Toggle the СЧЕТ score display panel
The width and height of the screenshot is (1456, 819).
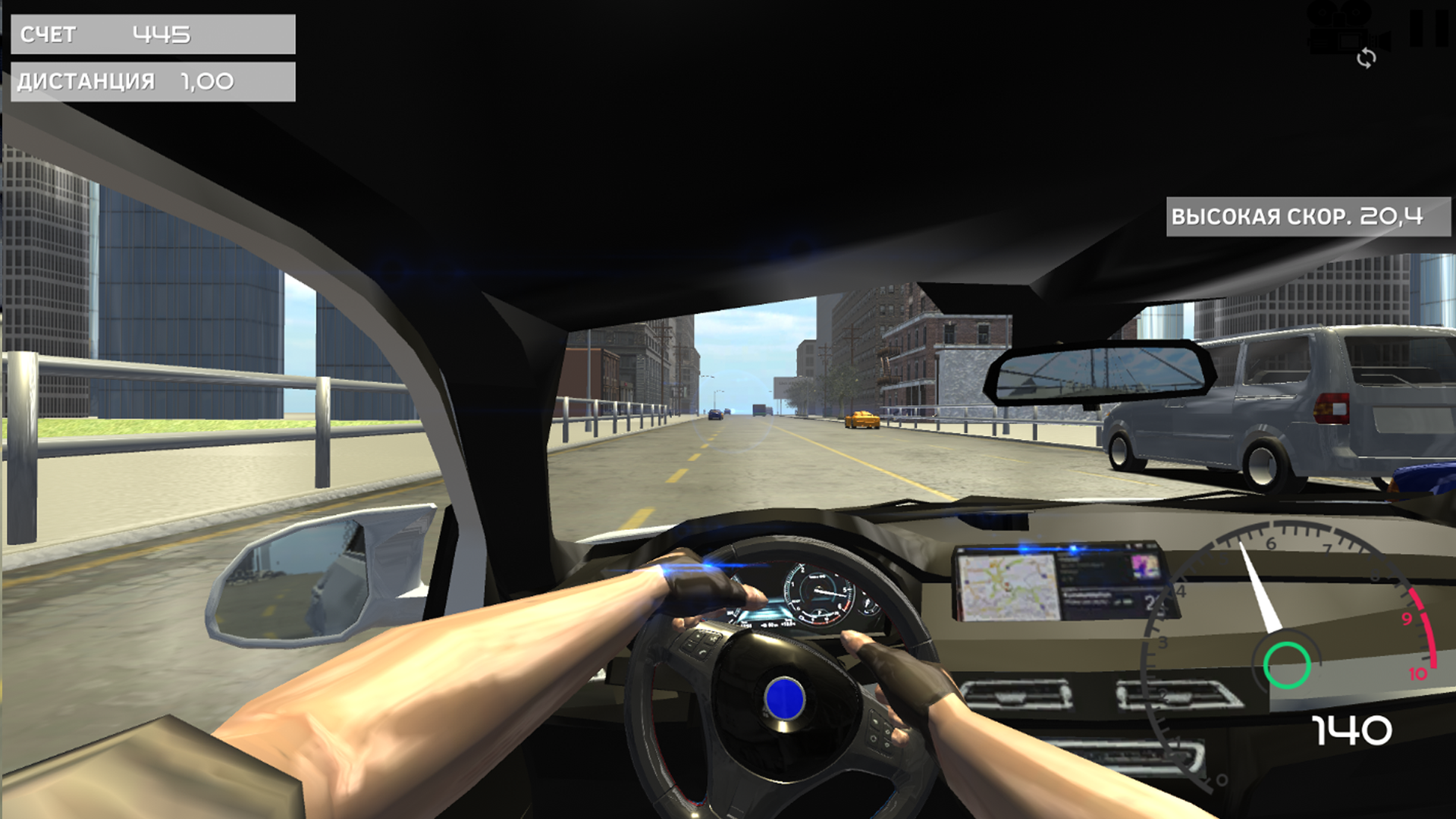click(x=152, y=34)
